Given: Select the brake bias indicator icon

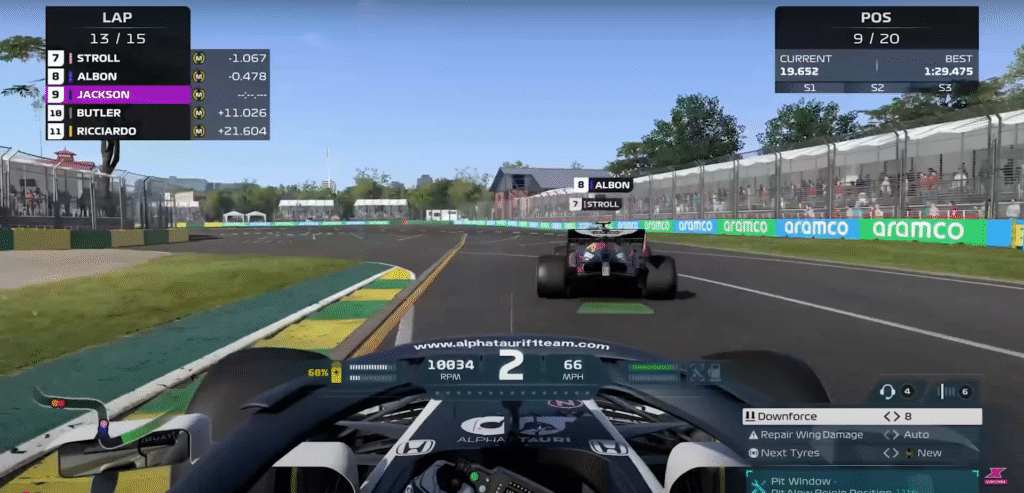Looking at the screenshot, I should (941, 392).
